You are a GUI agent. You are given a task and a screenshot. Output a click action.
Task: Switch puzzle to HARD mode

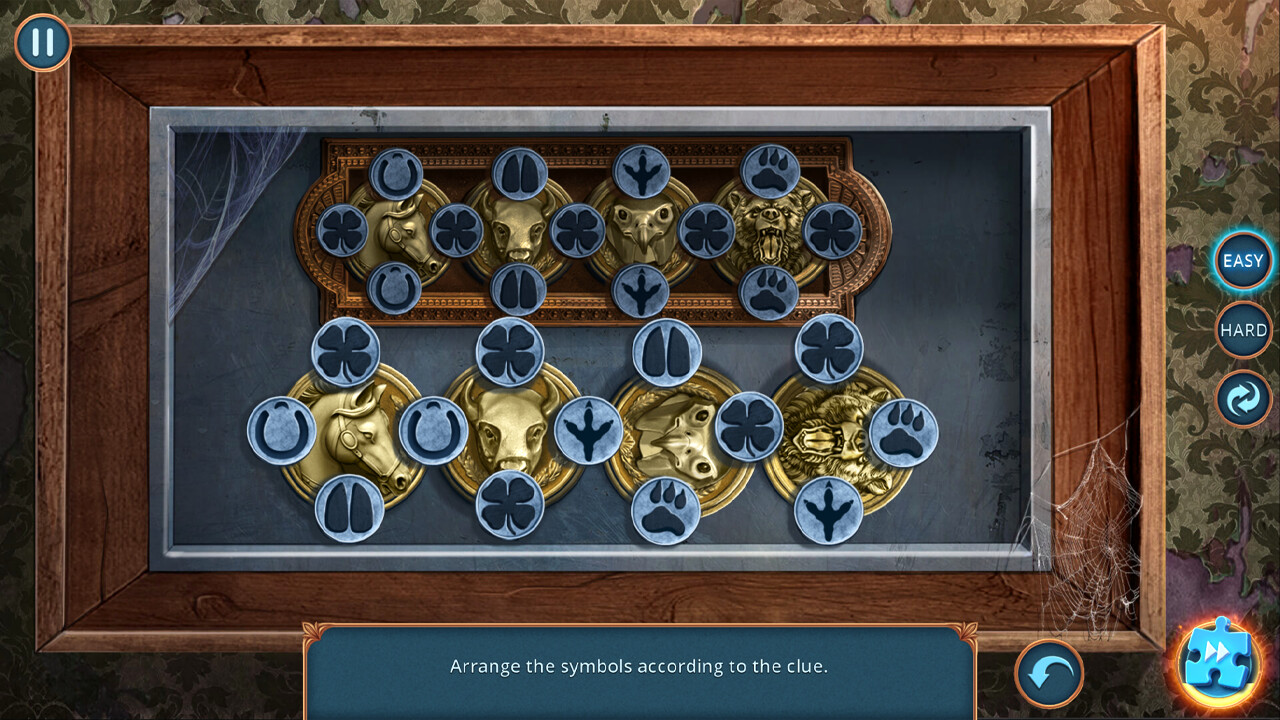[1243, 330]
